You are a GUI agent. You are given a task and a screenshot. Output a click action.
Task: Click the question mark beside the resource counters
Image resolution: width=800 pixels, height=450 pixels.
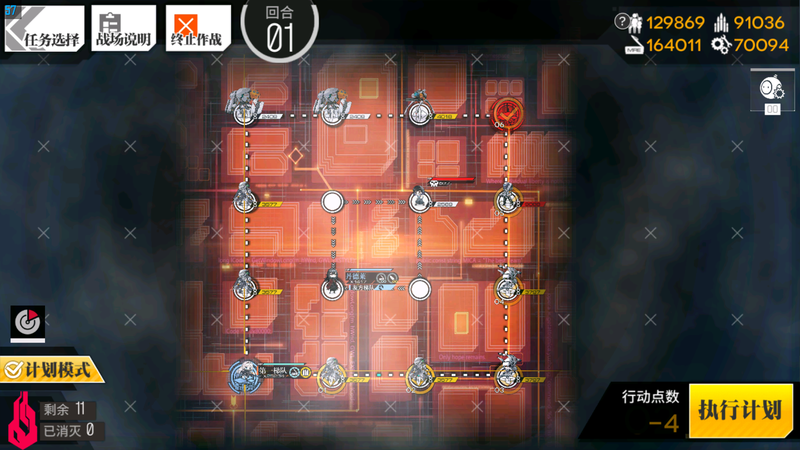point(622,21)
